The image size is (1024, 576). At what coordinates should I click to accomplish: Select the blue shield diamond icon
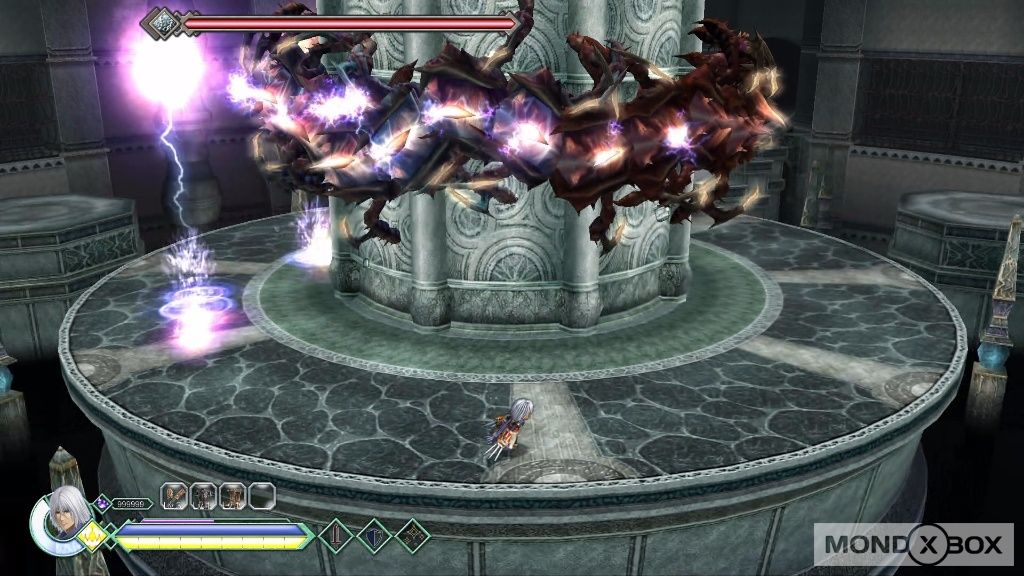pyautogui.click(x=374, y=536)
